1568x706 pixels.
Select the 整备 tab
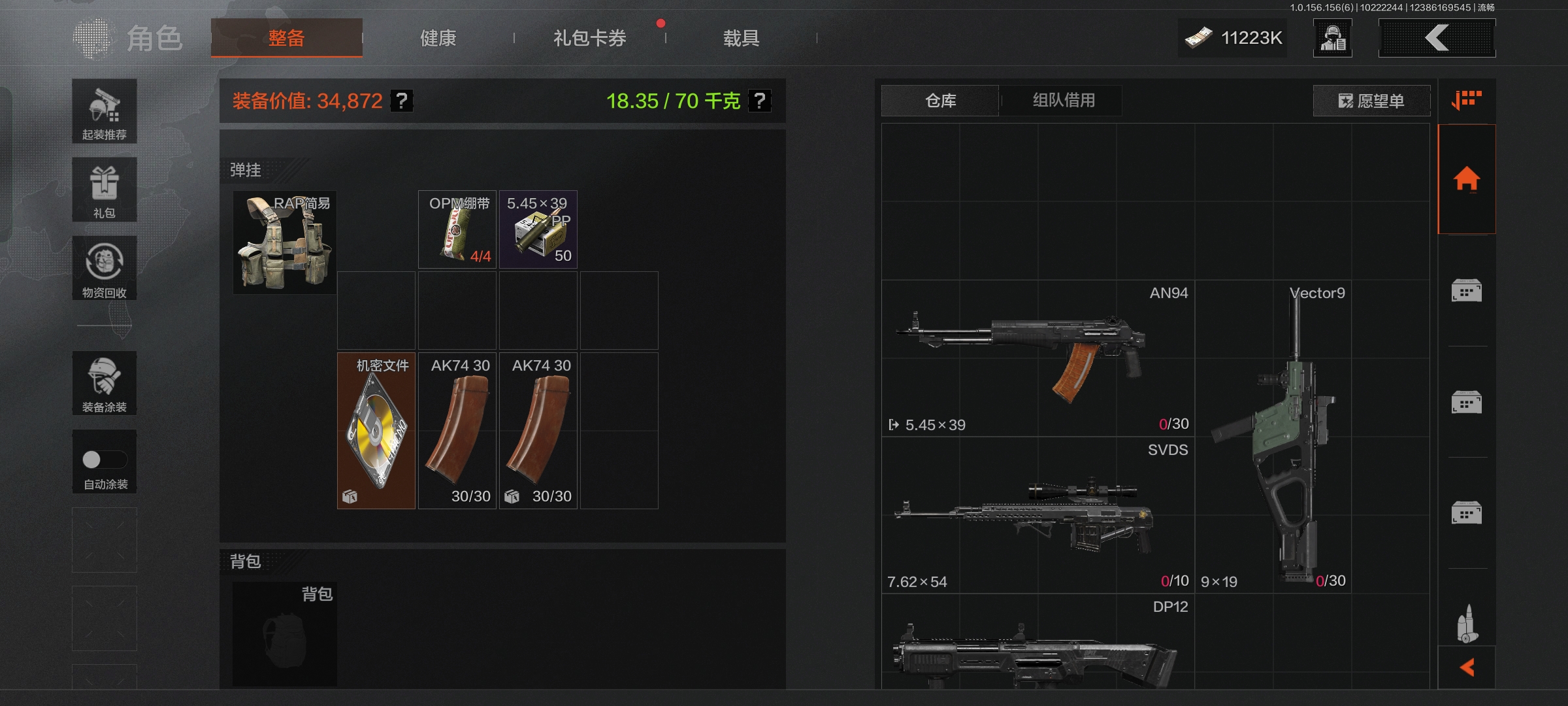(x=286, y=38)
